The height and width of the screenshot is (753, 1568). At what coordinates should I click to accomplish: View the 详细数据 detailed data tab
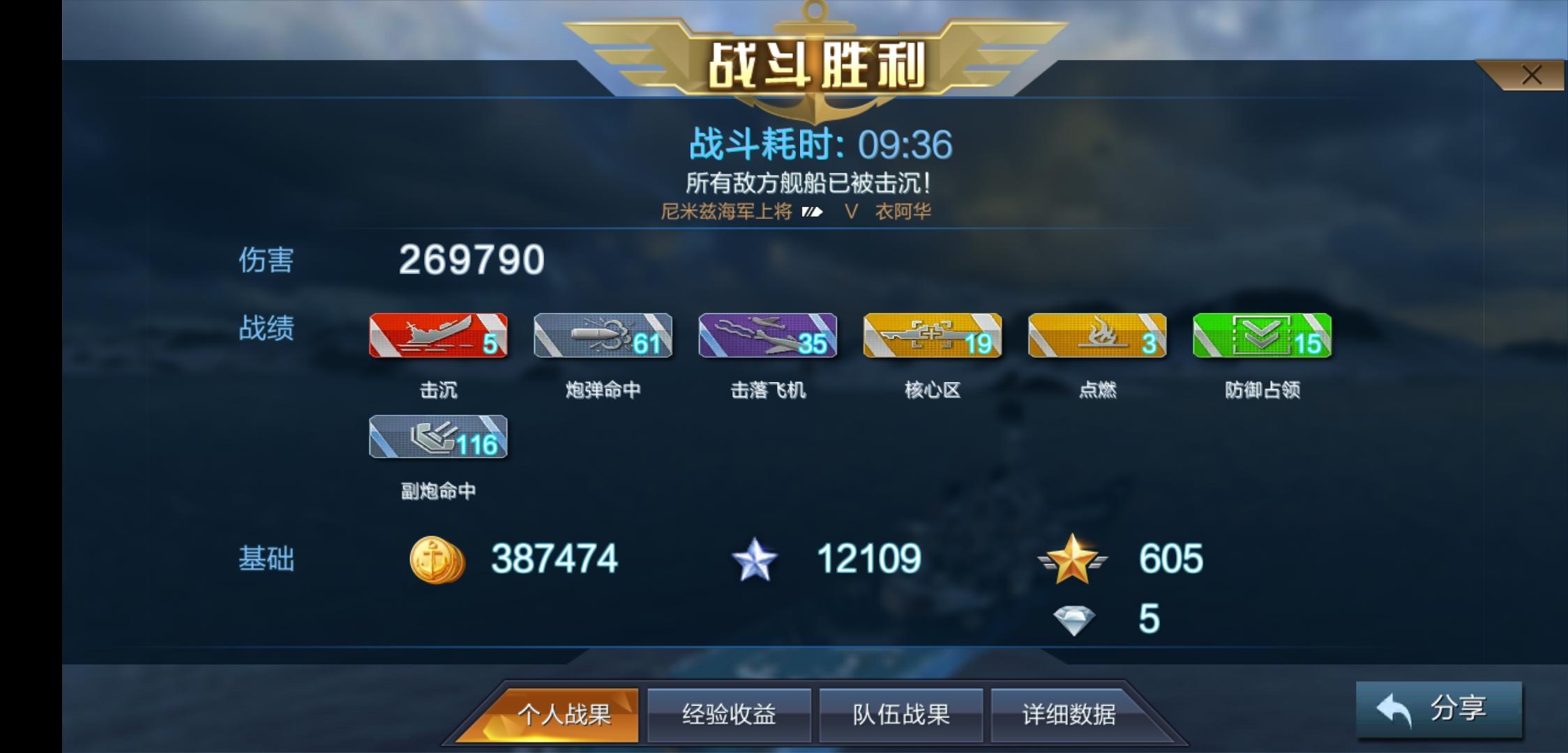[1072, 715]
